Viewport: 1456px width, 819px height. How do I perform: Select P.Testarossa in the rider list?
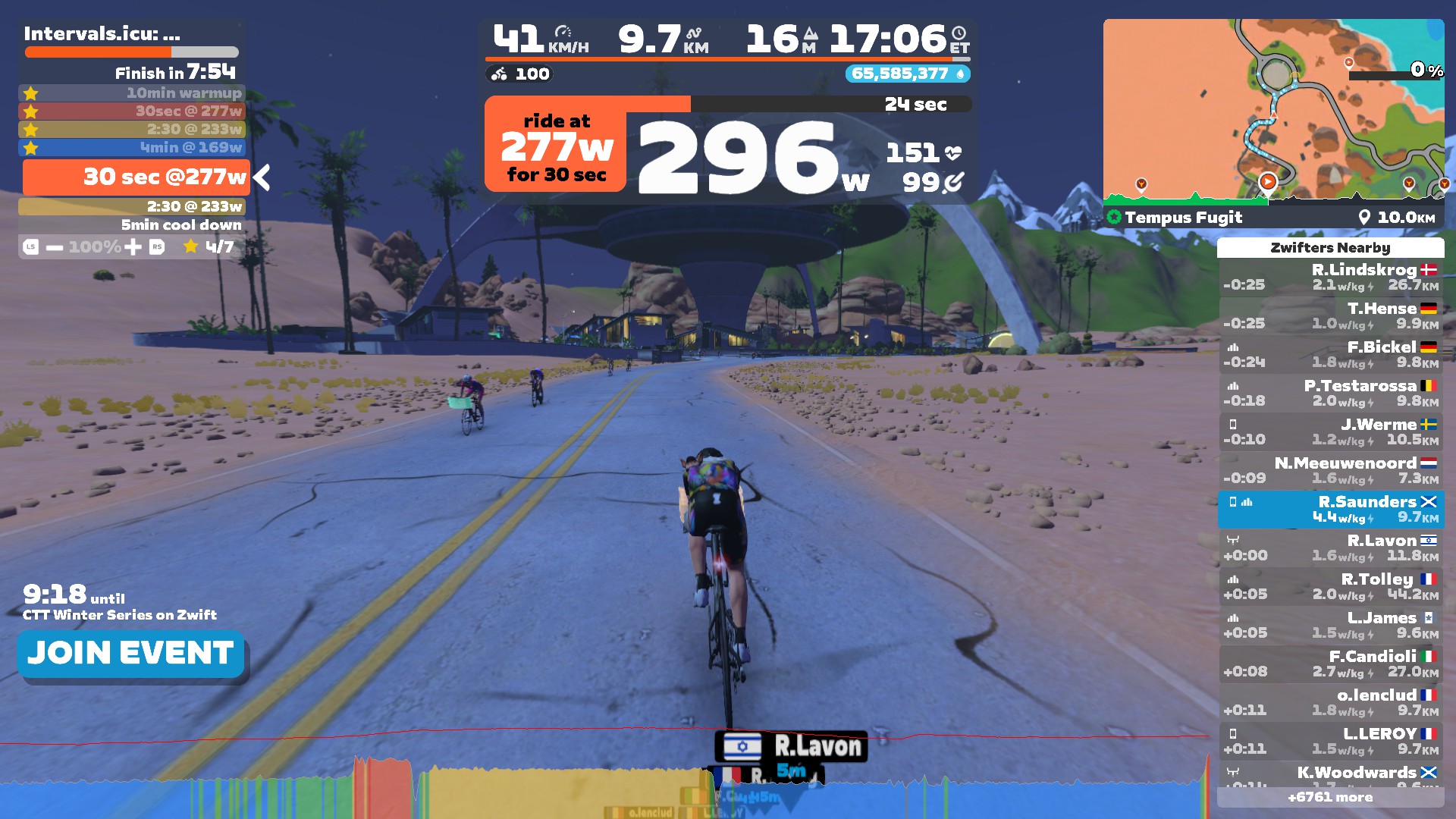click(x=1330, y=393)
